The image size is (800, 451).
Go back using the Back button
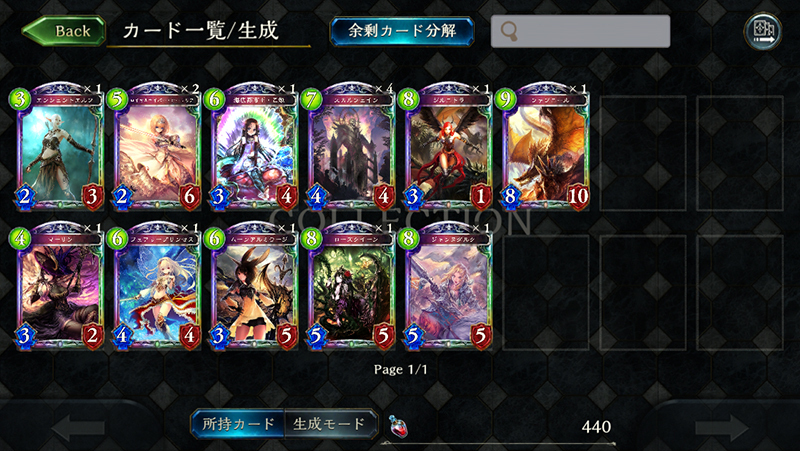click(62, 30)
